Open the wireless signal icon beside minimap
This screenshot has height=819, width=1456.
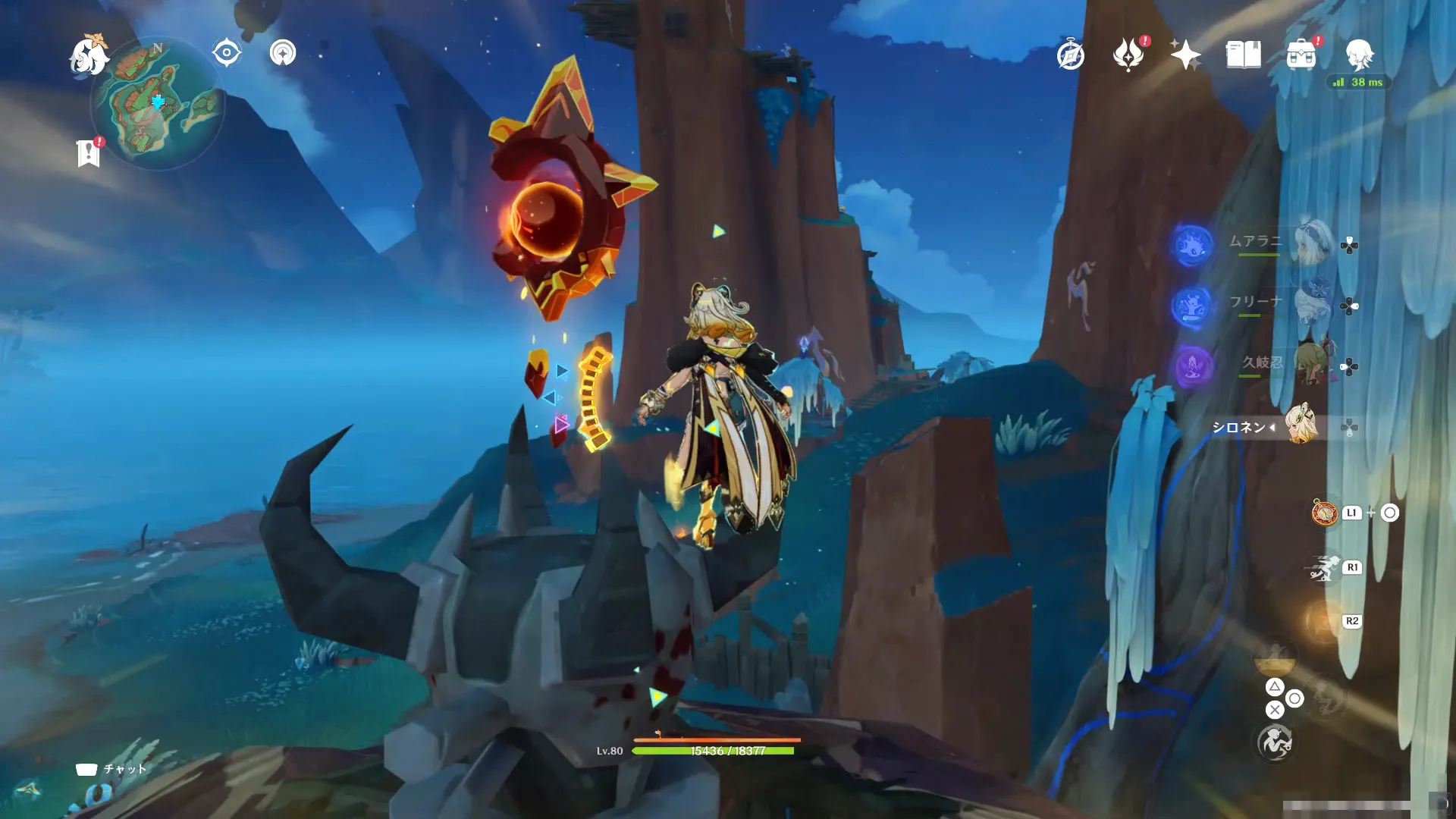click(x=283, y=53)
